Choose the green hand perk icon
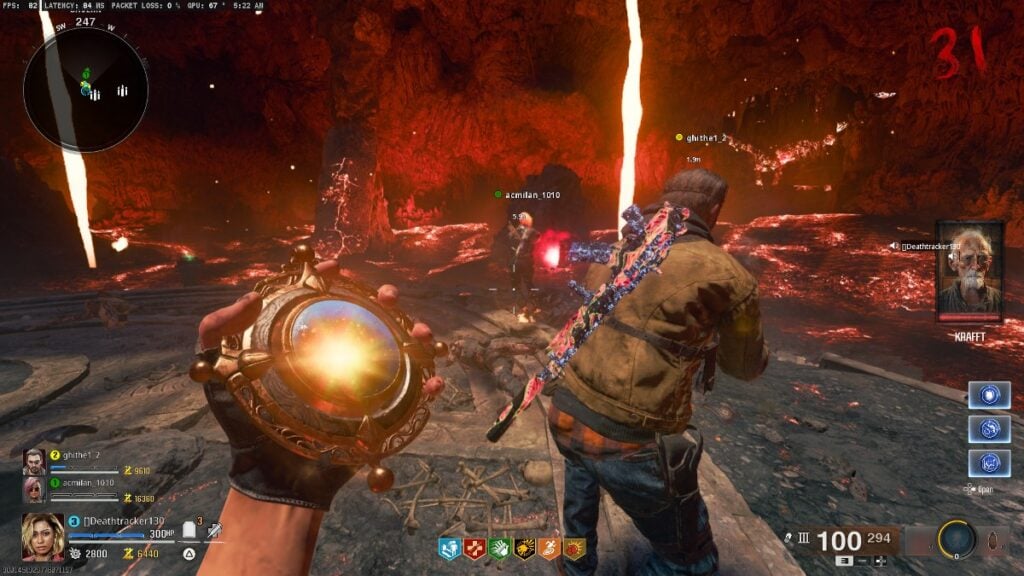 point(498,549)
